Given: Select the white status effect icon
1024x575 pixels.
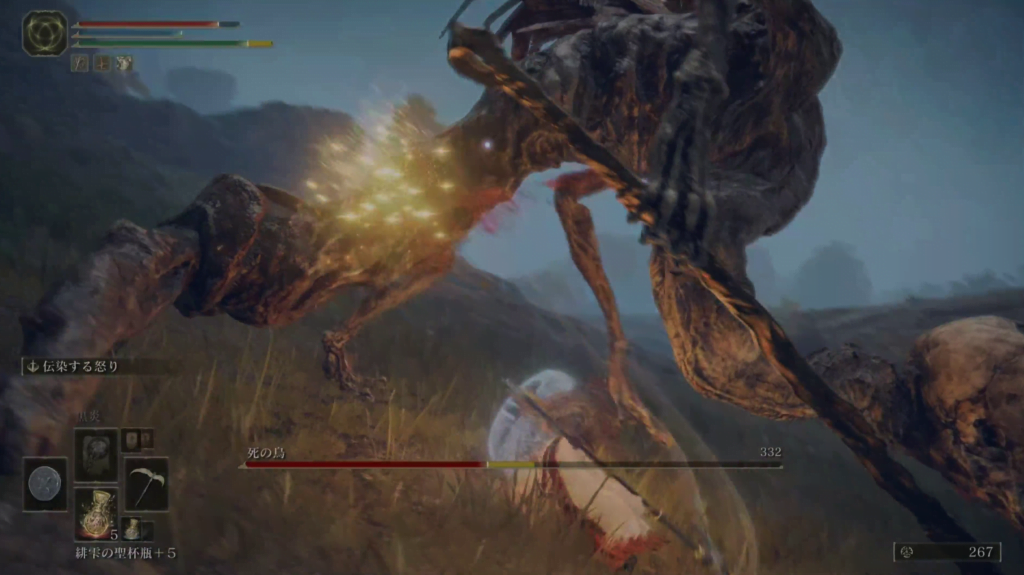Looking at the screenshot, I should pyautogui.click(x=123, y=63).
